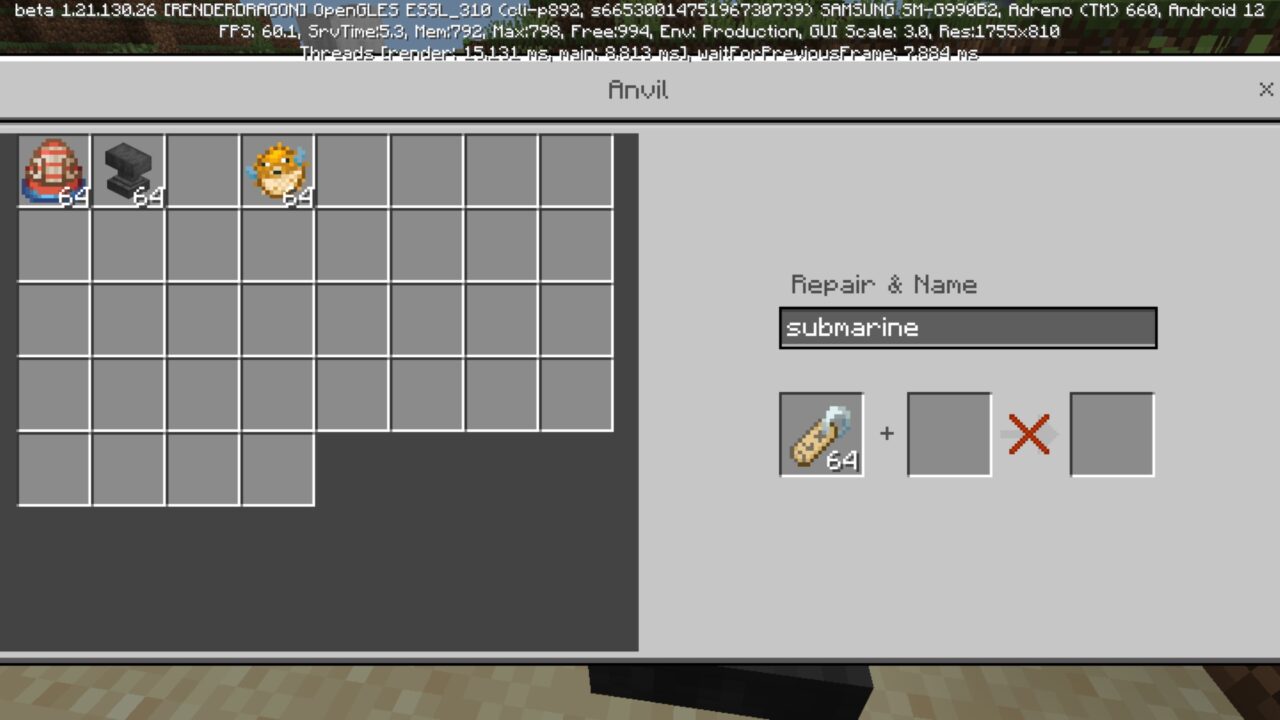Click the plus sign between anvil slots
Screen dimensions: 1280x720
point(886,433)
